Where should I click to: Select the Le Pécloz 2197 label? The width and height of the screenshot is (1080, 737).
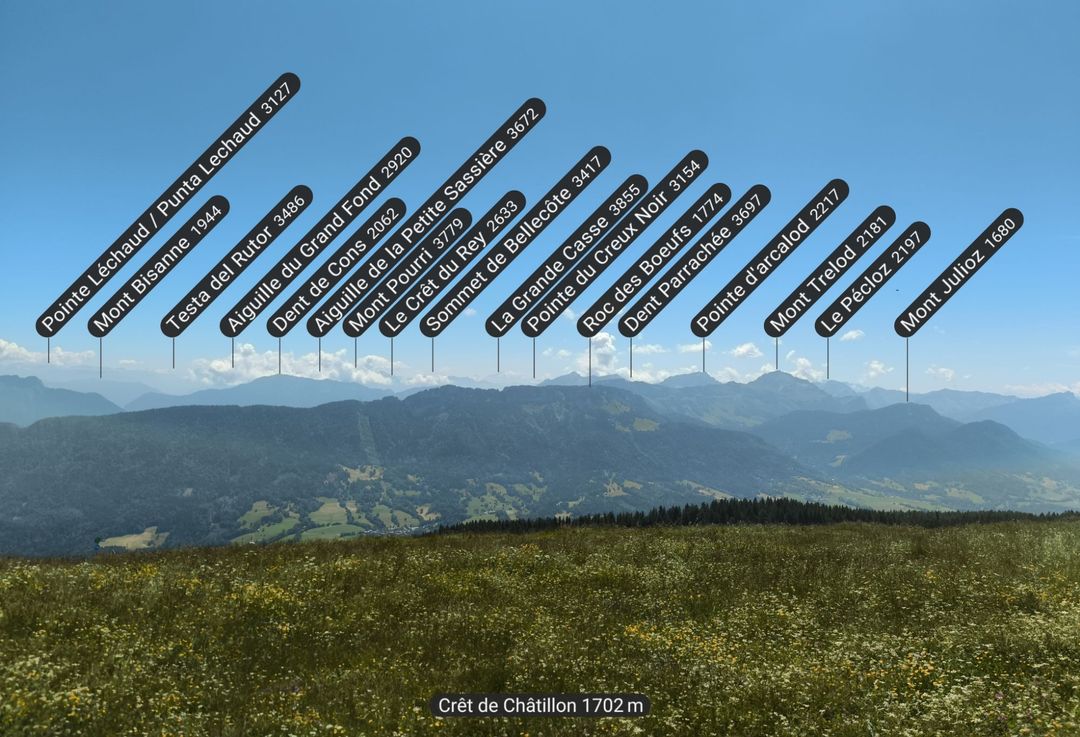point(873,279)
